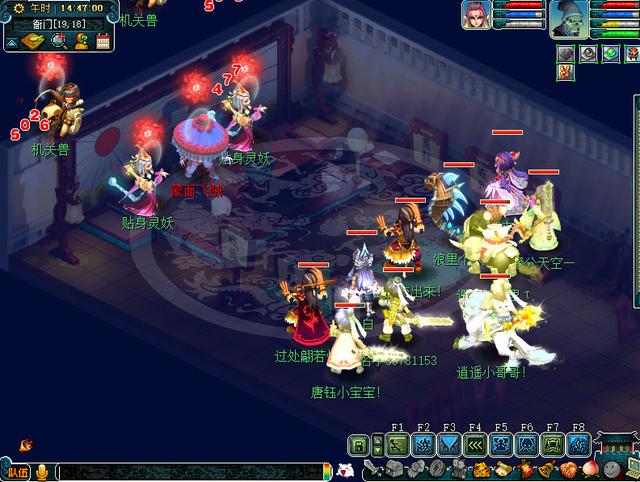This screenshot has width=640, height=482.
Task: Trigger the F8 skill slot
Action: click(x=579, y=445)
